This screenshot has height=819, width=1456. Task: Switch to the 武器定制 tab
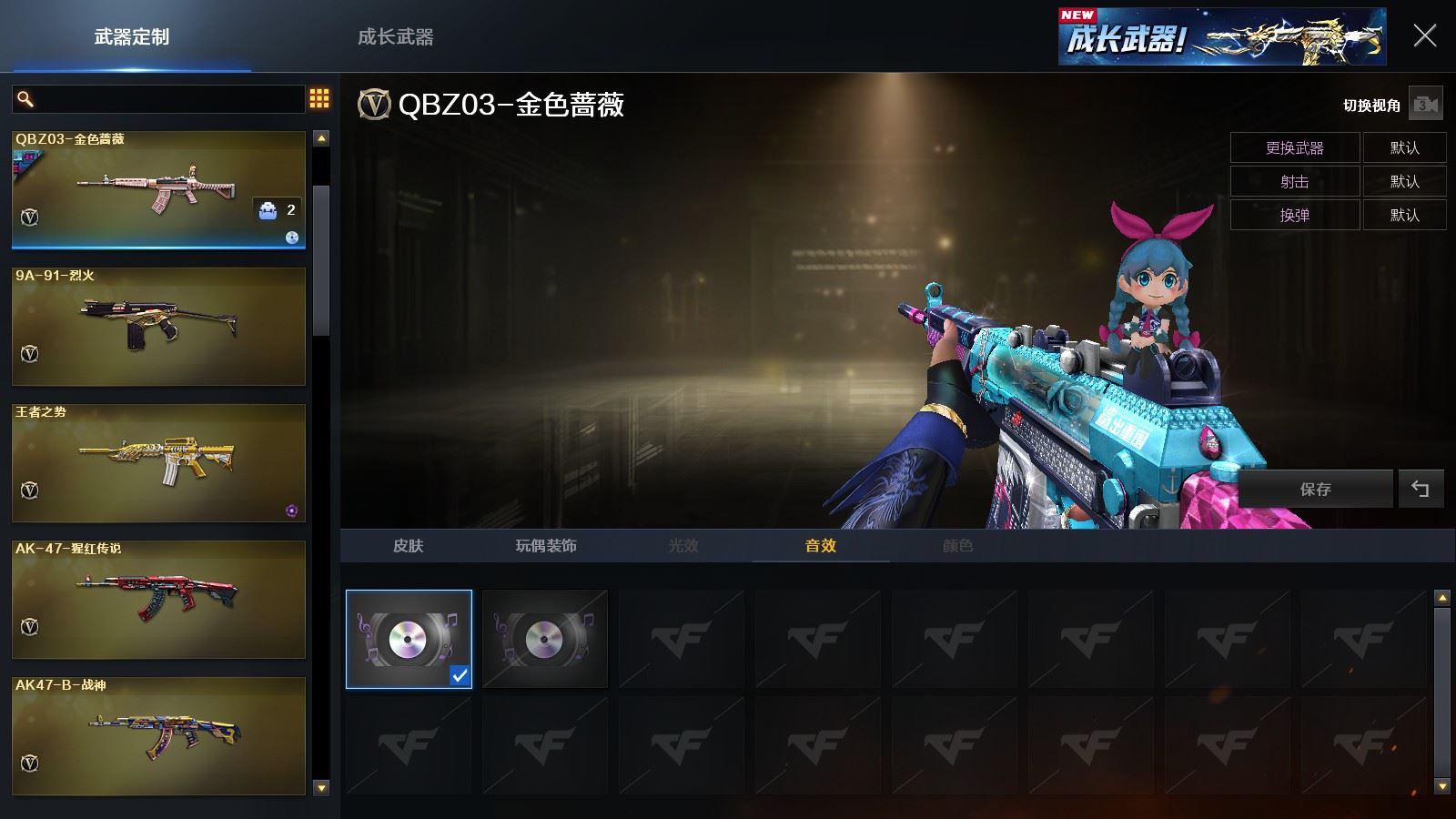point(132,37)
